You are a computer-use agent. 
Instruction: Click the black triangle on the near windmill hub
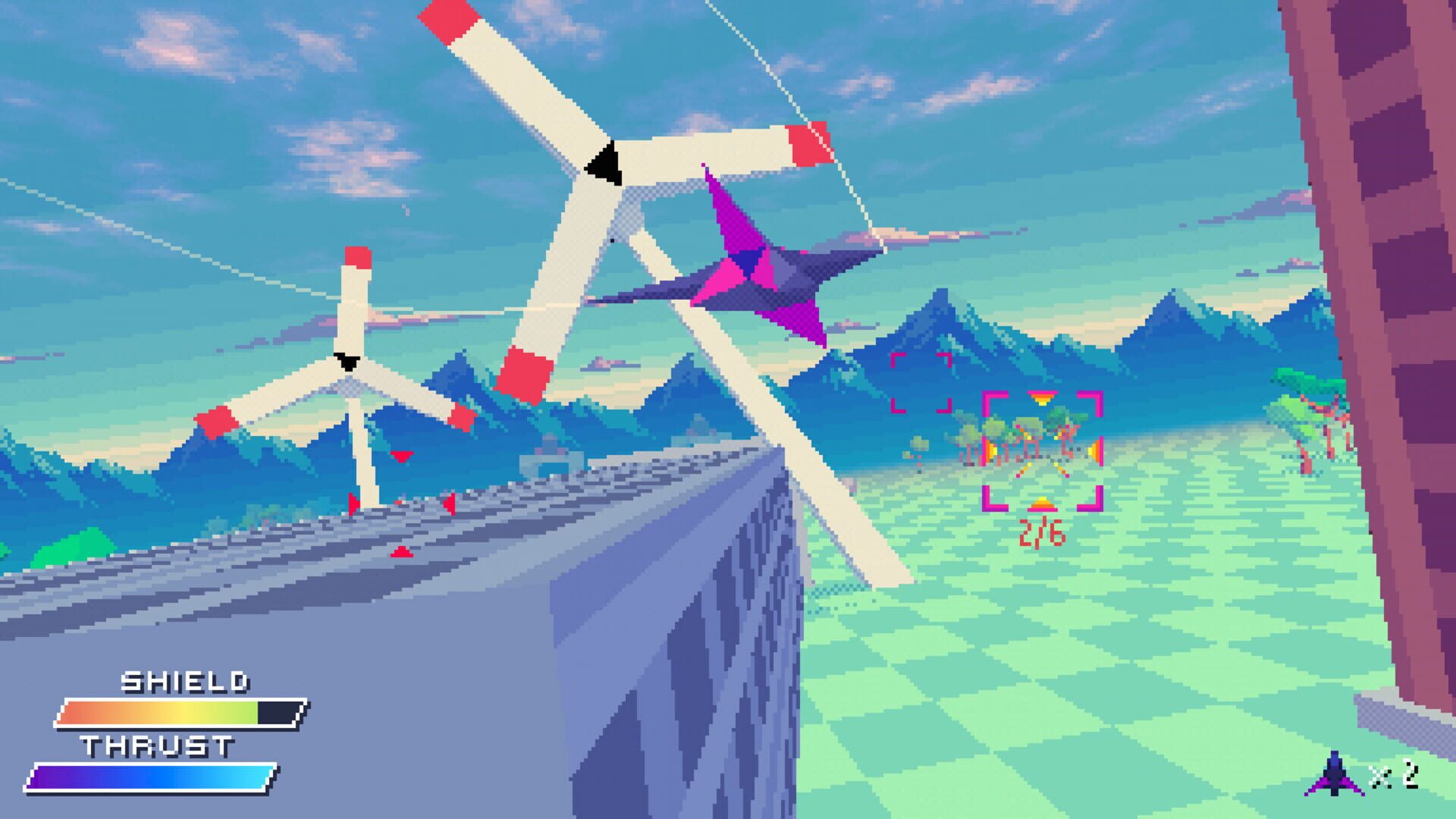[x=601, y=159]
